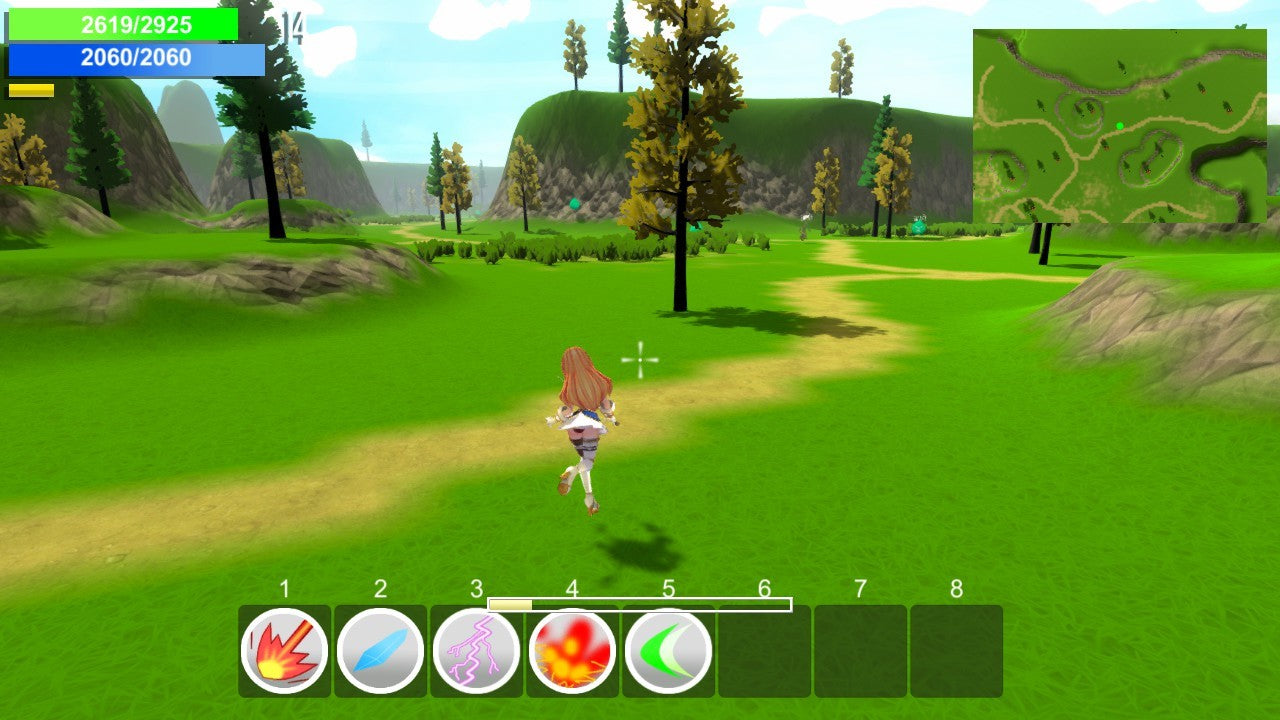Click the minimap in the corner

pos(1119,126)
